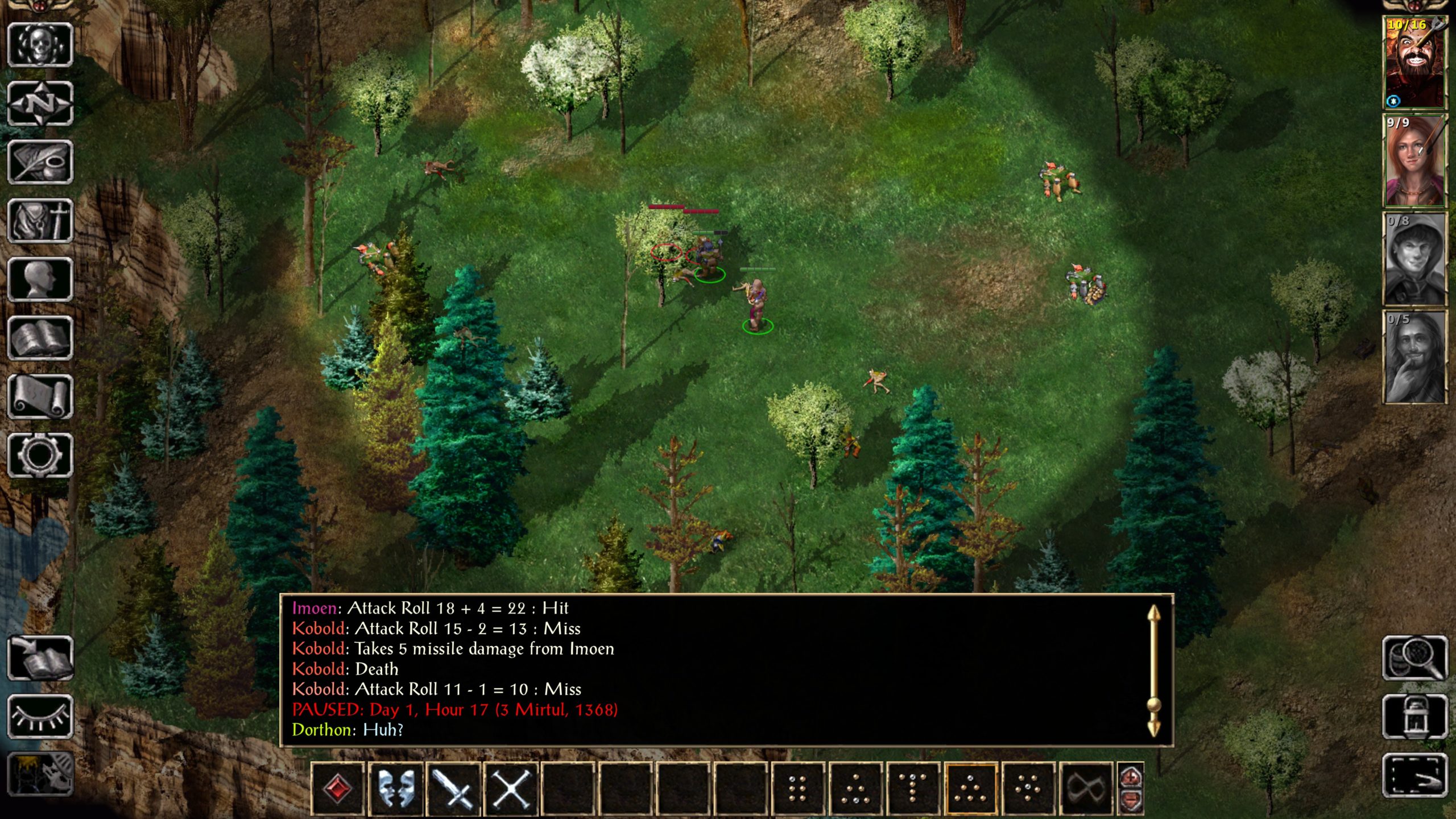Toggle the lantern party AI button

1414,717
